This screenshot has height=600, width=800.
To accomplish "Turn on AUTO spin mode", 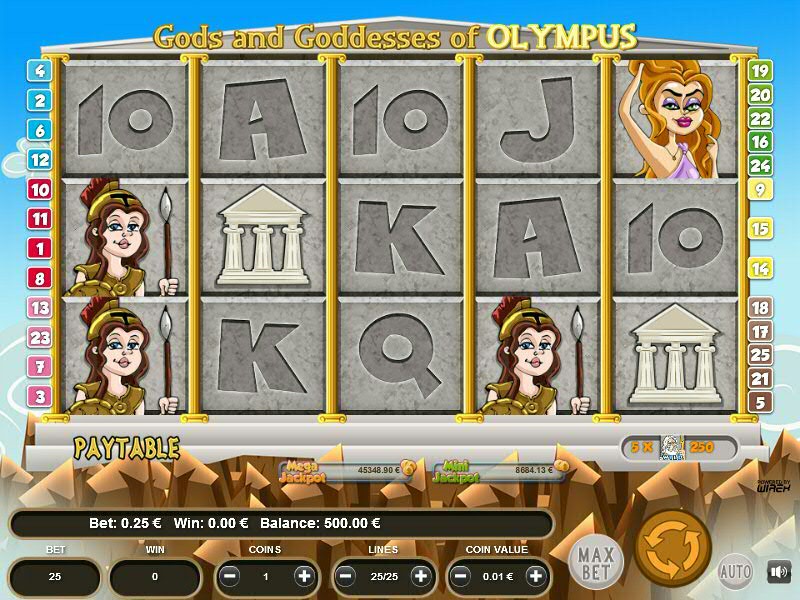I will 734,571.
